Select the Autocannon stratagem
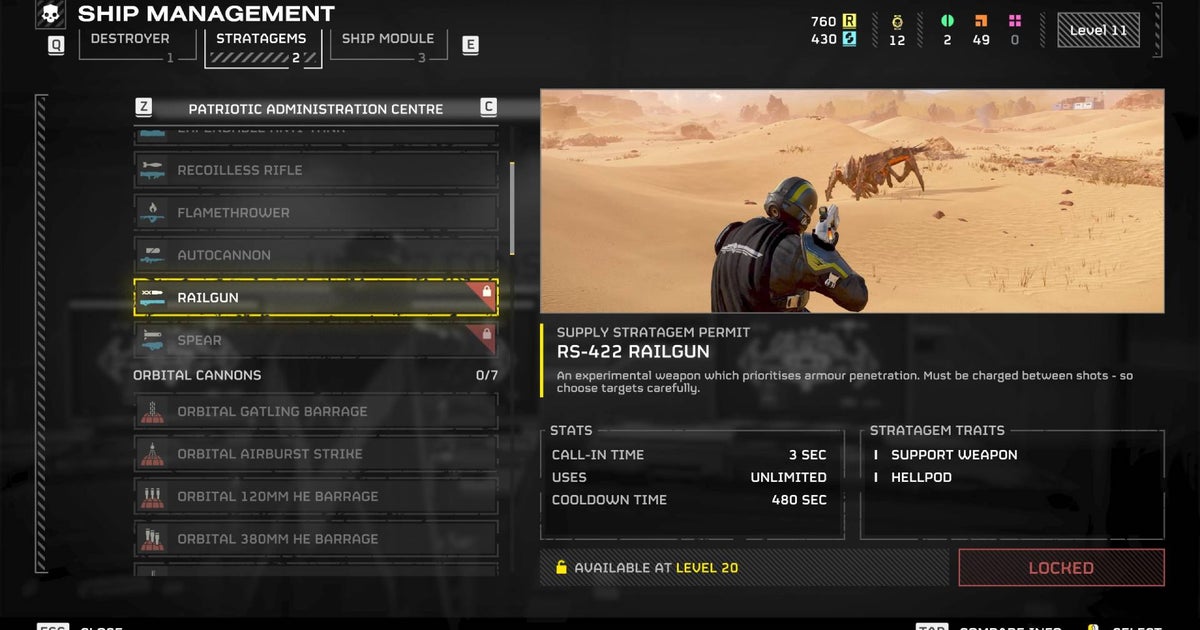The width and height of the screenshot is (1200, 630). 316,255
